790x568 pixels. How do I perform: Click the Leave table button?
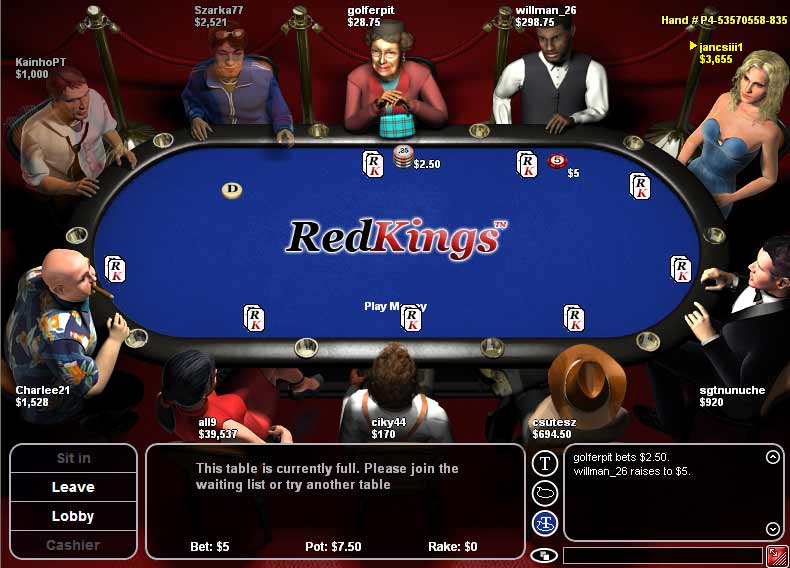[73, 487]
